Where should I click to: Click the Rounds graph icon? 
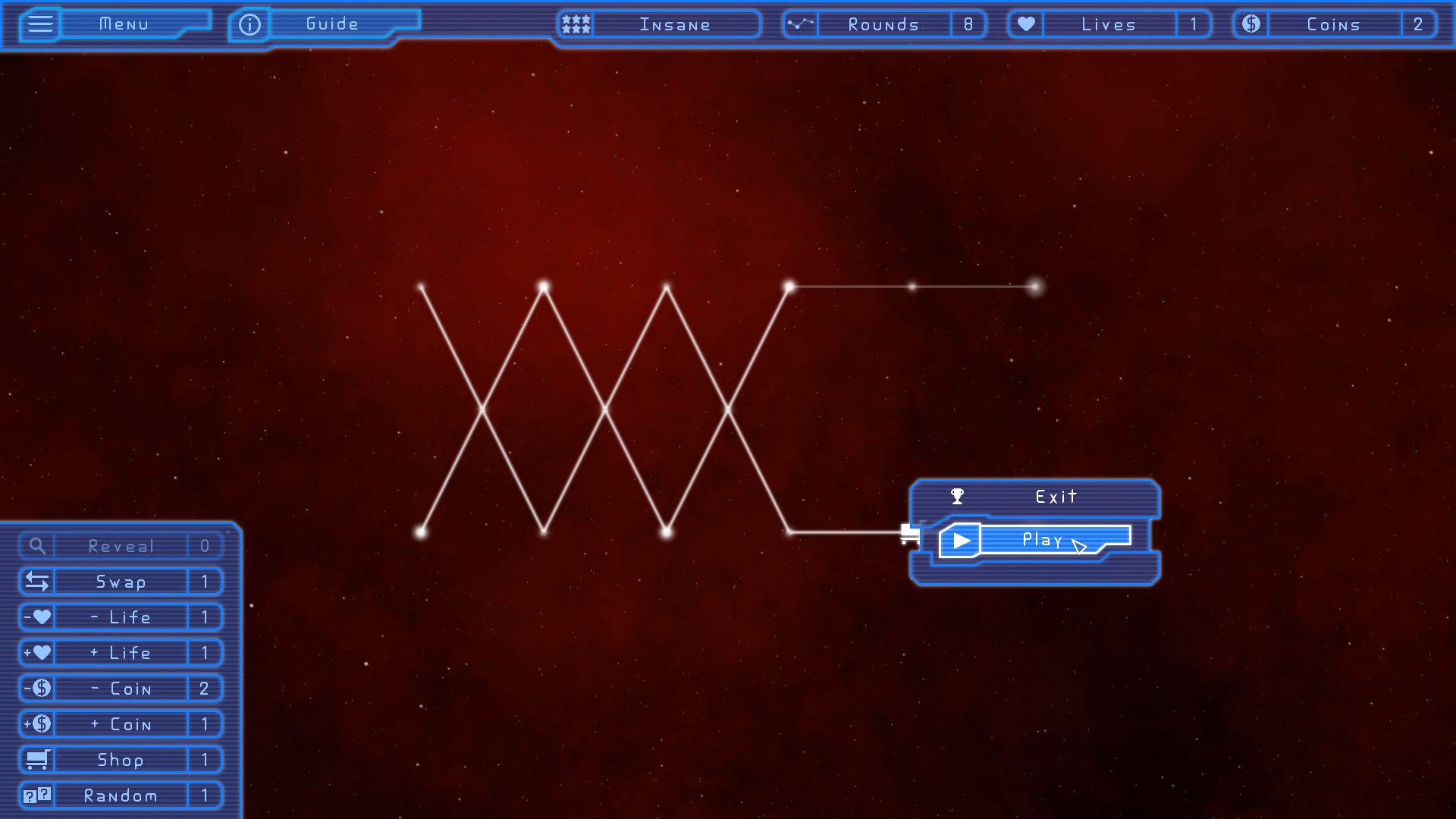tap(799, 24)
